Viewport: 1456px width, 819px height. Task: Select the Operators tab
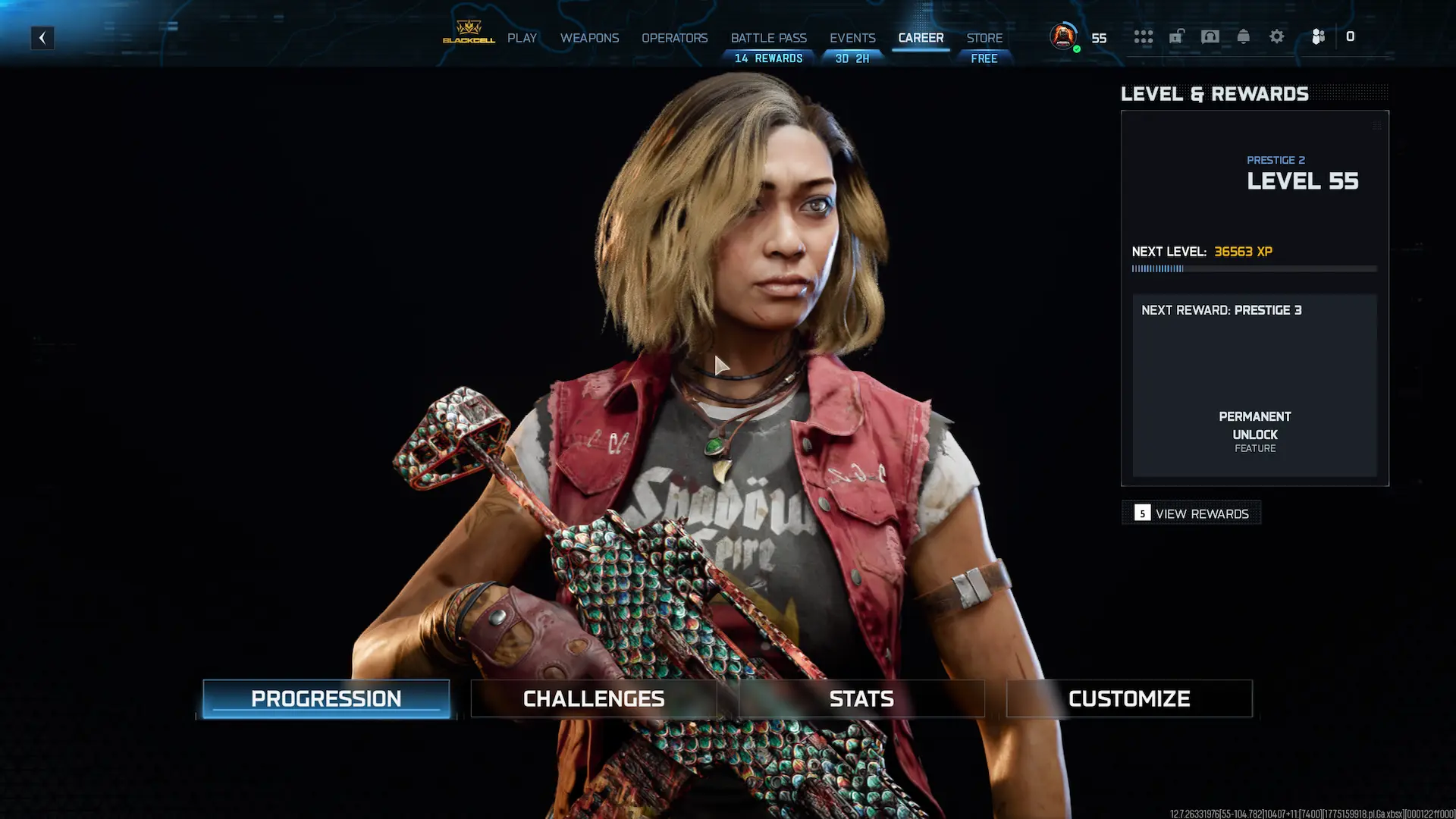(674, 38)
